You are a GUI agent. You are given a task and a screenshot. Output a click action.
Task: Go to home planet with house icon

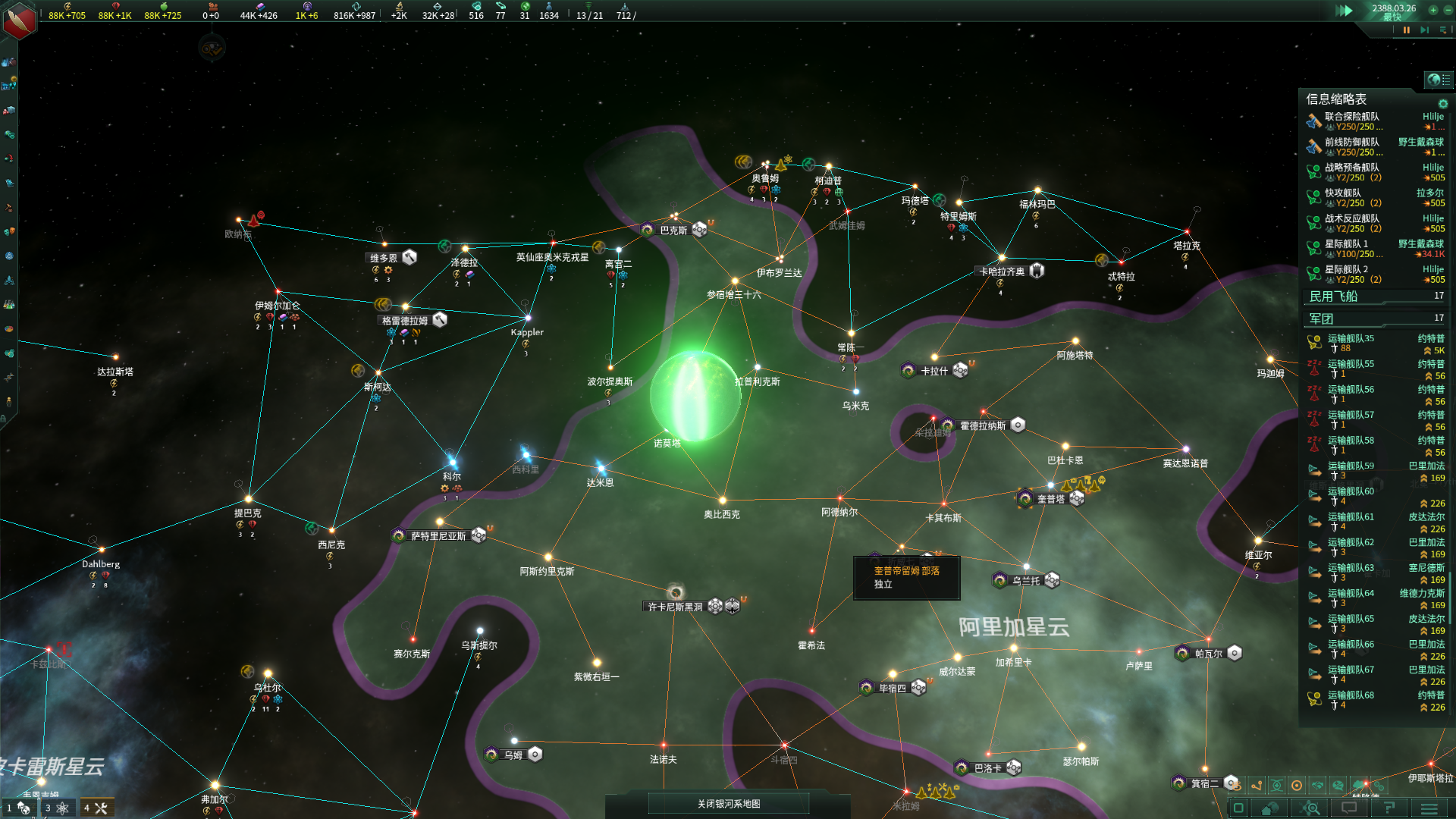click(x=1270, y=808)
